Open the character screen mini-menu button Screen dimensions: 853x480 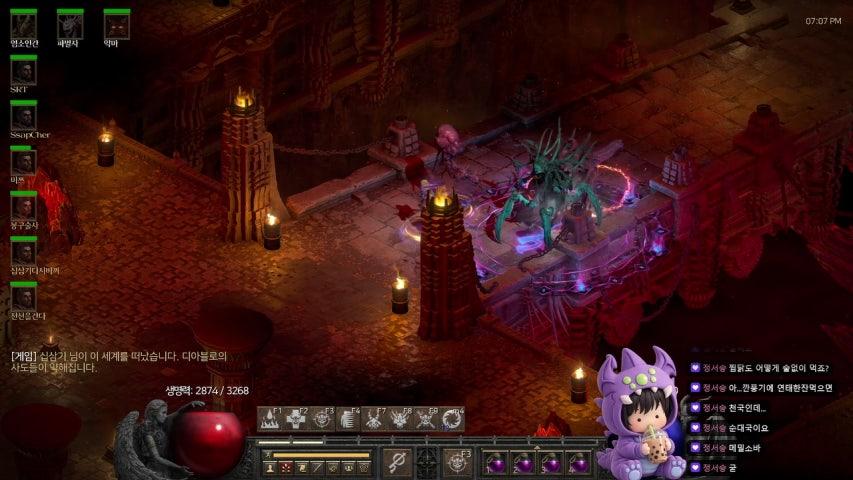pyautogui.click(x=270, y=467)
